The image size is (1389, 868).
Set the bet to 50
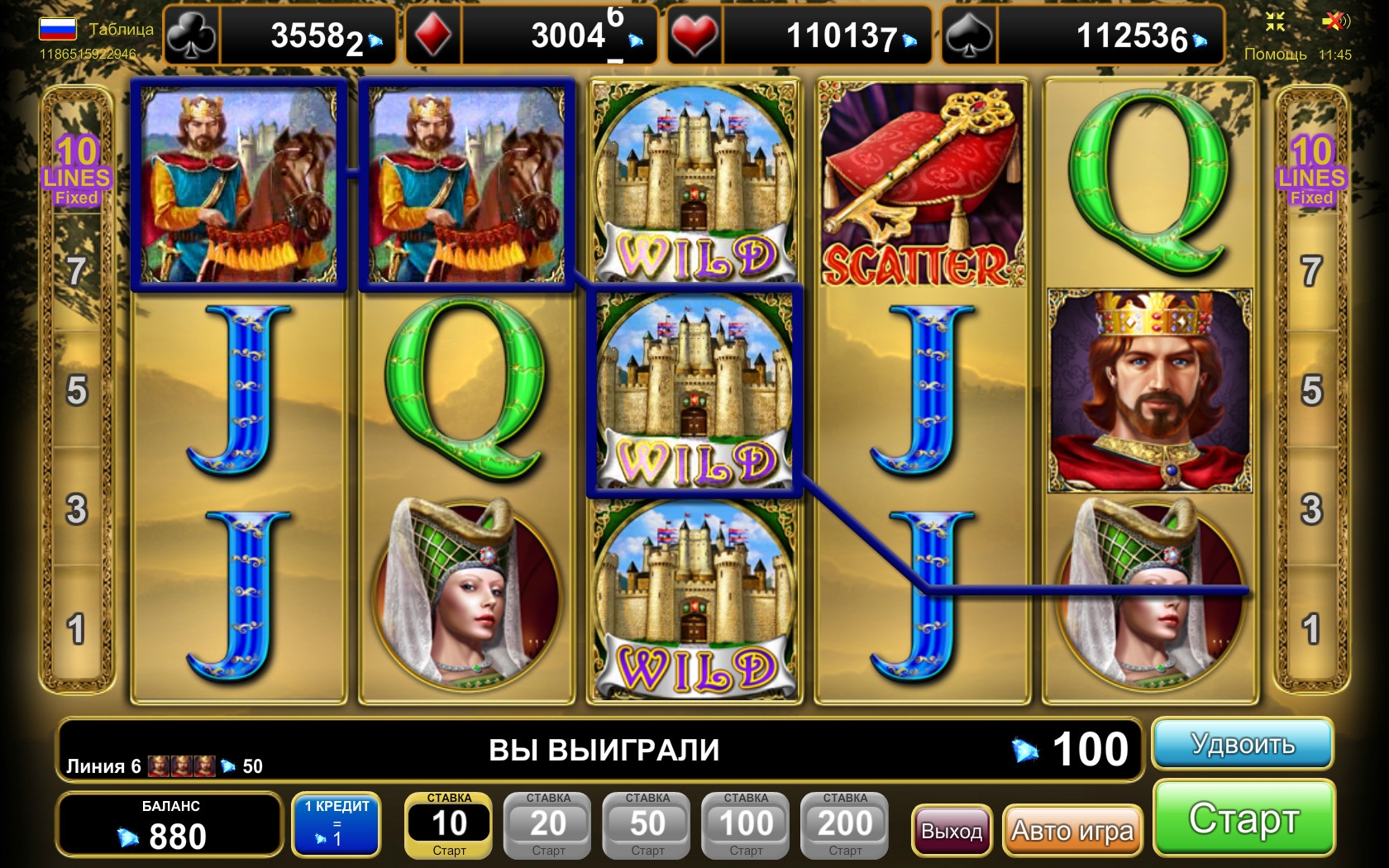click(647, 825)
